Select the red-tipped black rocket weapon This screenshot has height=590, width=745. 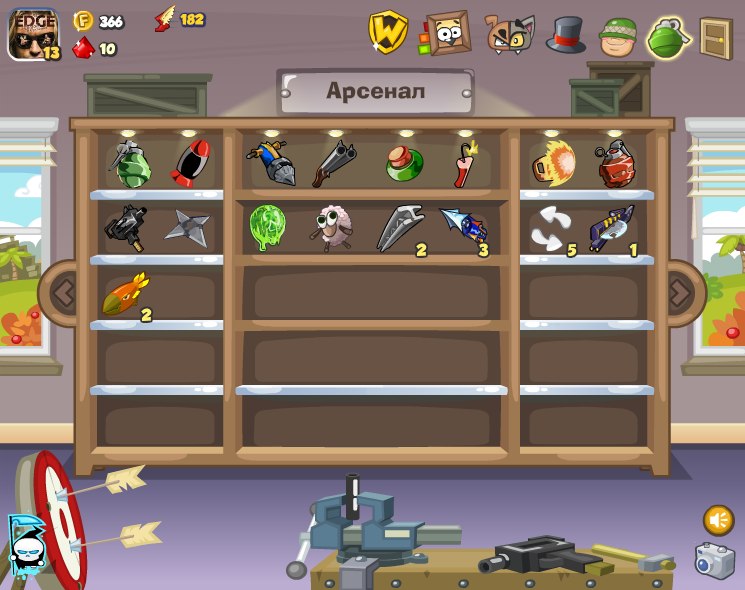[x=190, y=163]
